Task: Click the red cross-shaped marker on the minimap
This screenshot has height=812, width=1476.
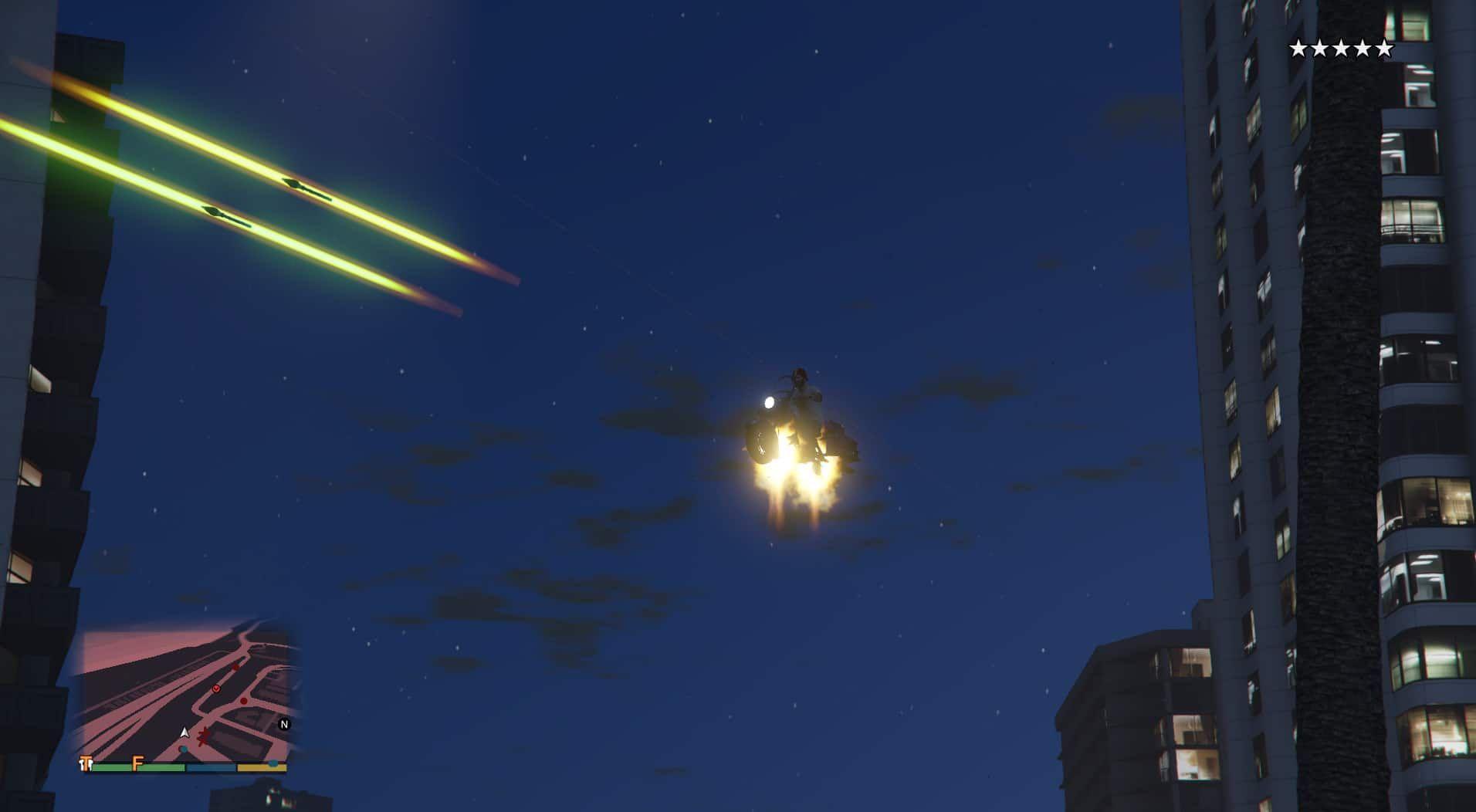Action: tap(204, 736)
